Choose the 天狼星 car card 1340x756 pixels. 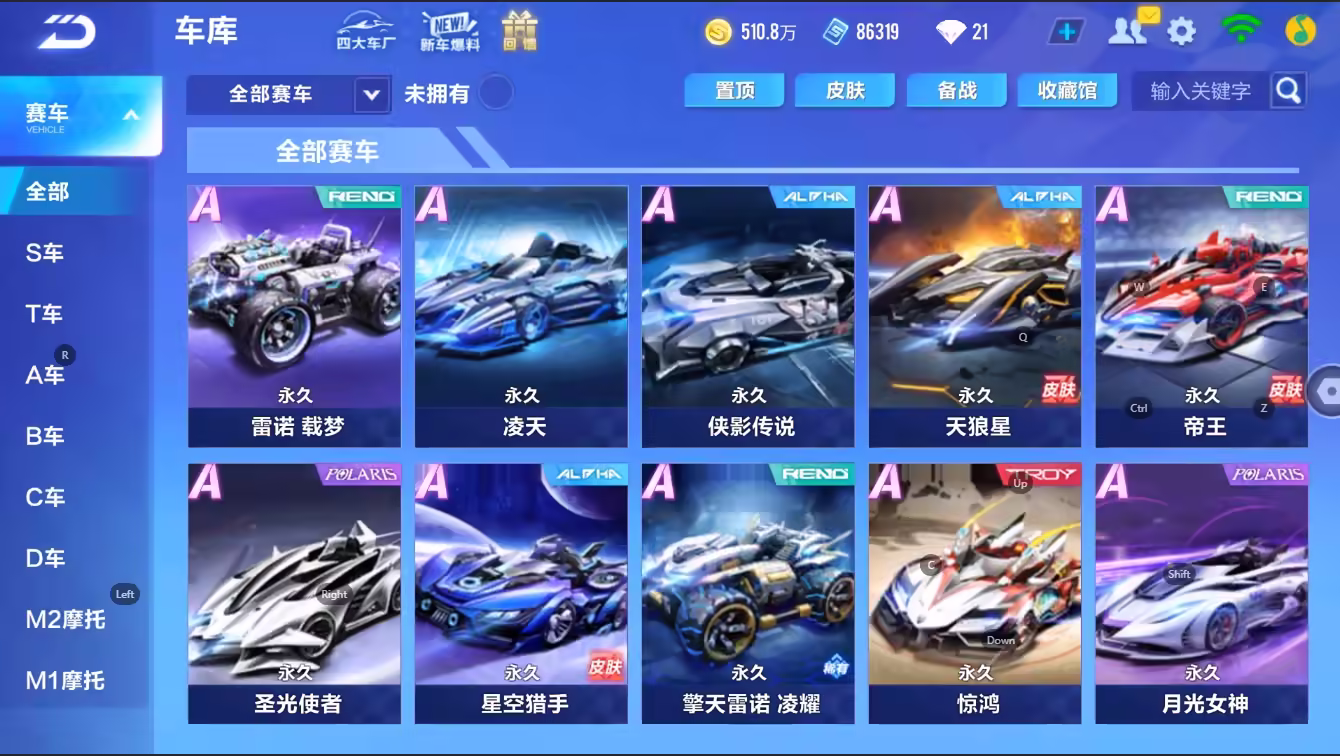tap(975, 315)
